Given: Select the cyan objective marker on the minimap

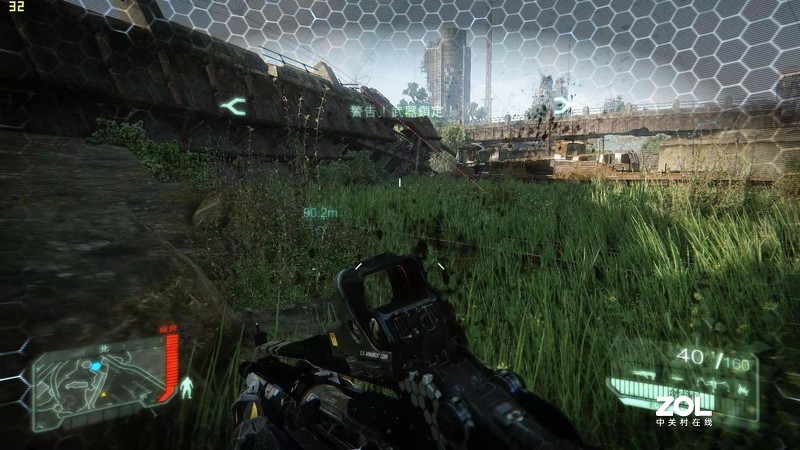Looking at the screenshot, I should (96, 367).
